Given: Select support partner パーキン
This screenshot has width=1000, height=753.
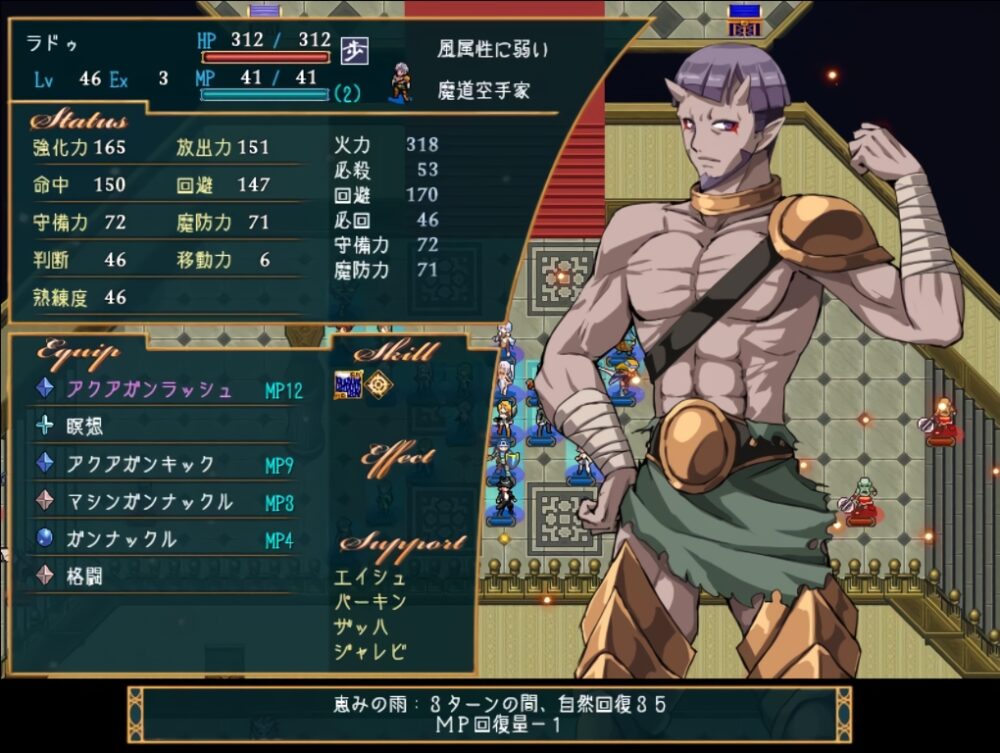Looking at the screenshot, I should pos(371,601).
